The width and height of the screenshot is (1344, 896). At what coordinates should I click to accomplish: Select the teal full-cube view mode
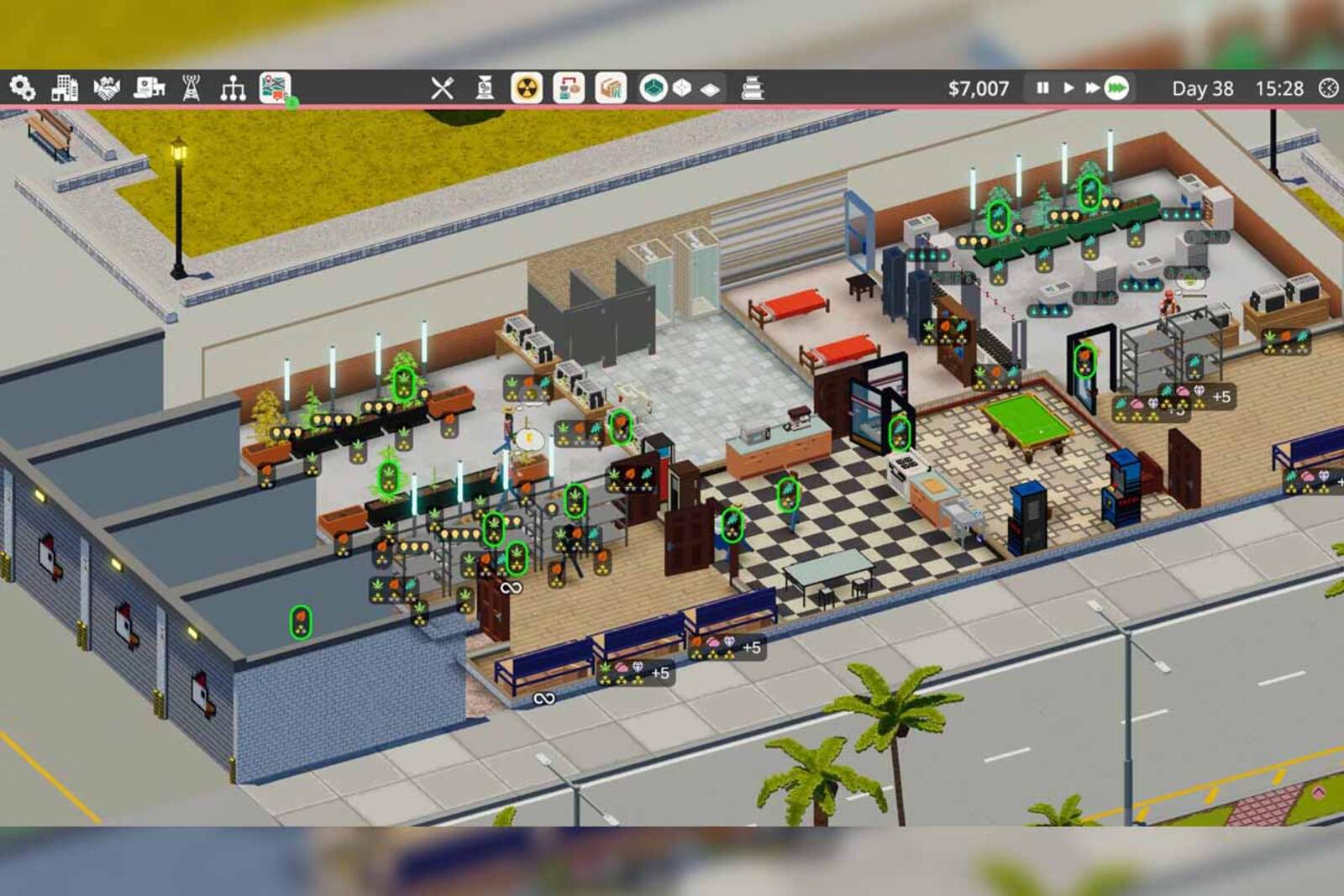(653, 88)
